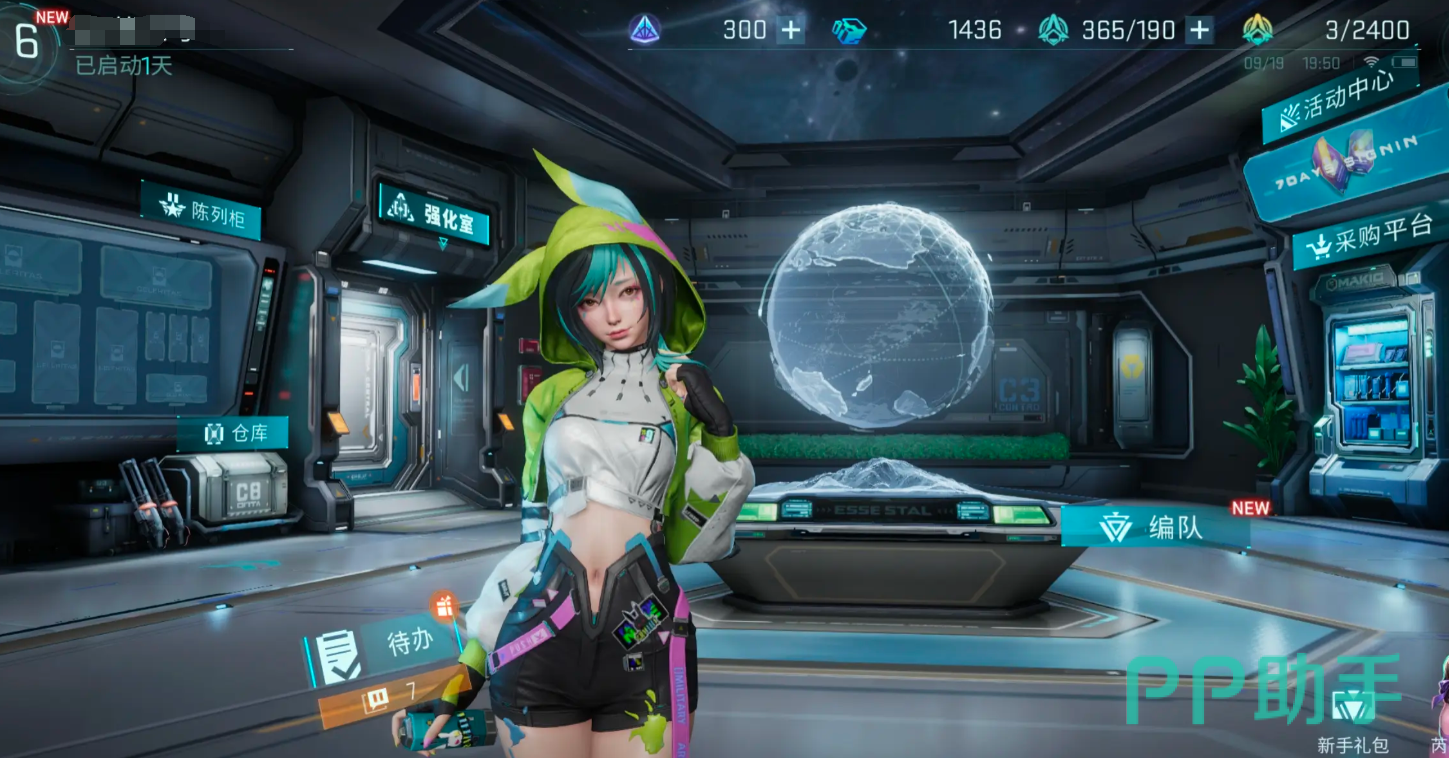Open the 陈列柜 display cabinet
This screenshot has height=758, width=1449.
click(201, 210)
